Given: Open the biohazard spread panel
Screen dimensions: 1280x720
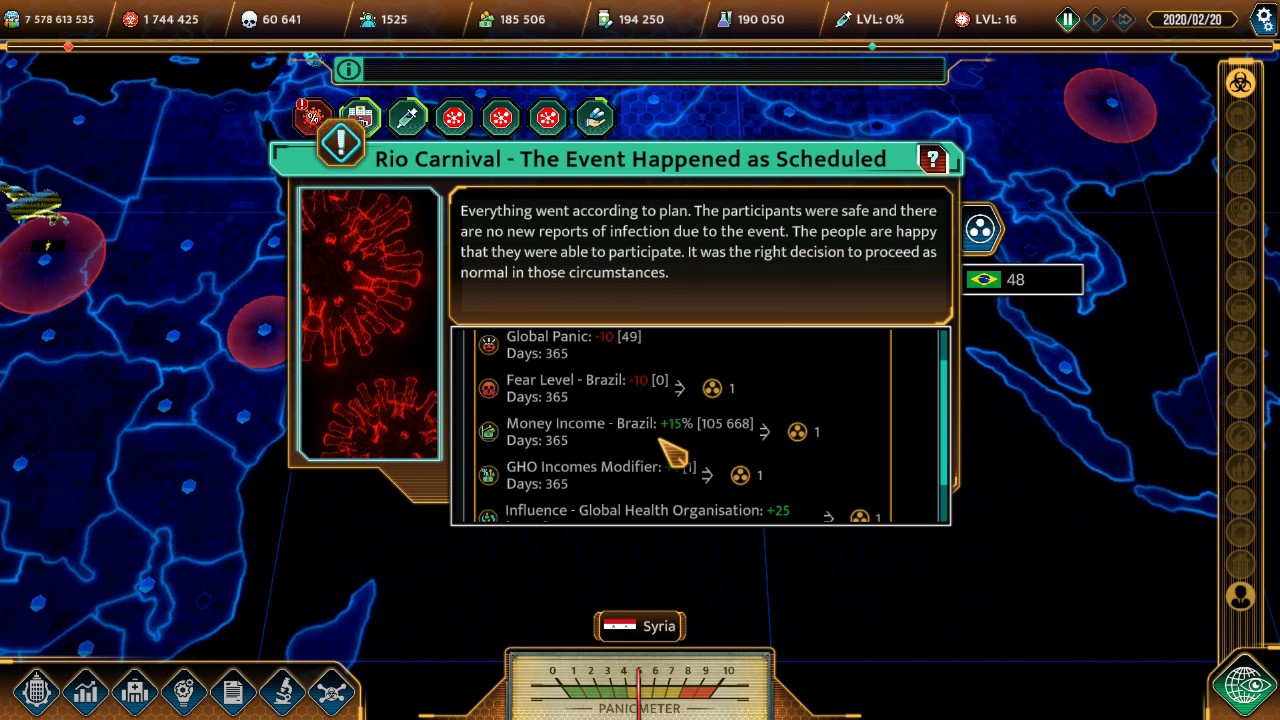Looking at the screenshot, I should (x=330, y=690).
